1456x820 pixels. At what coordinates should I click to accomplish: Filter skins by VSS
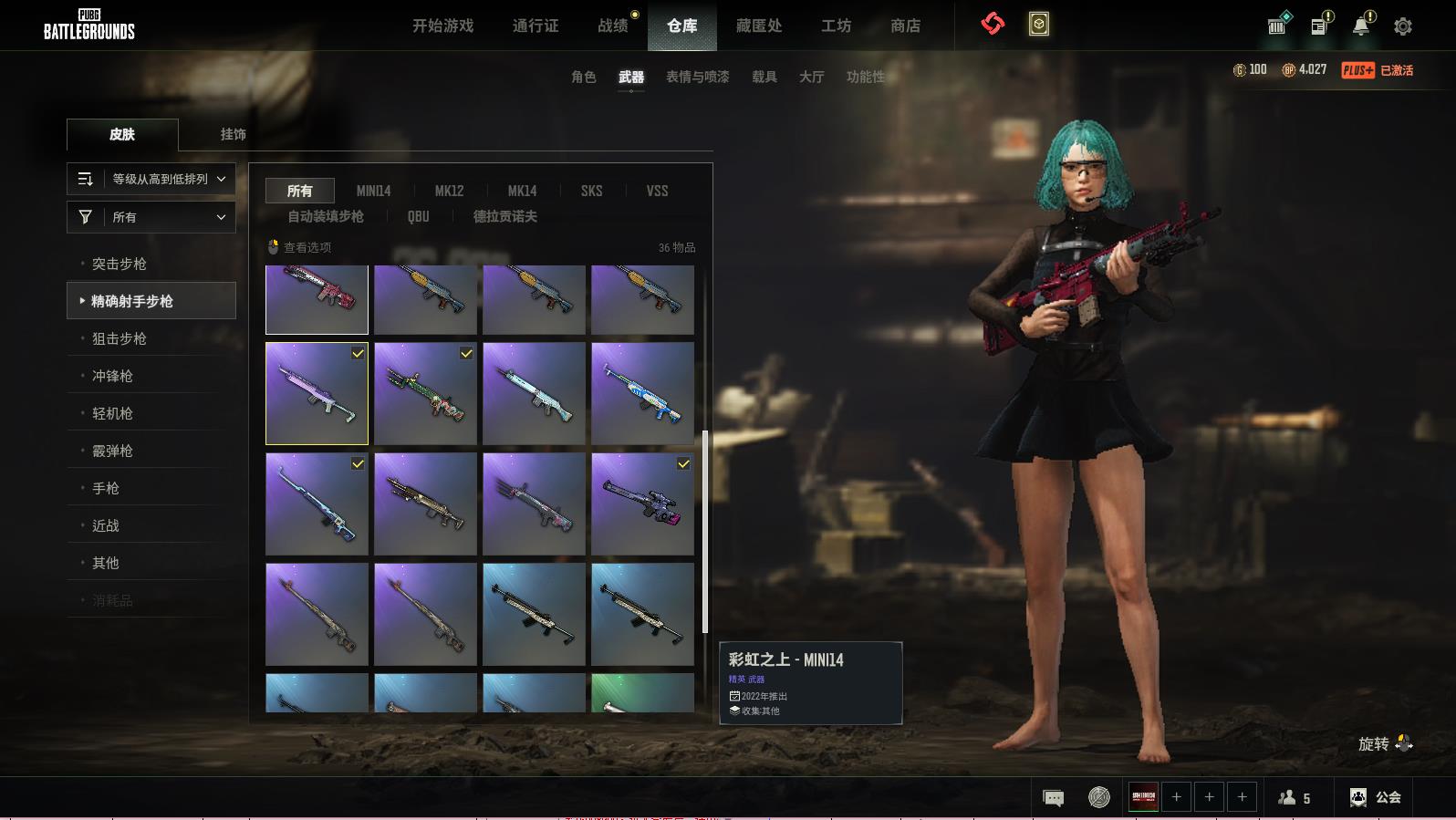[x=657, y=191]
